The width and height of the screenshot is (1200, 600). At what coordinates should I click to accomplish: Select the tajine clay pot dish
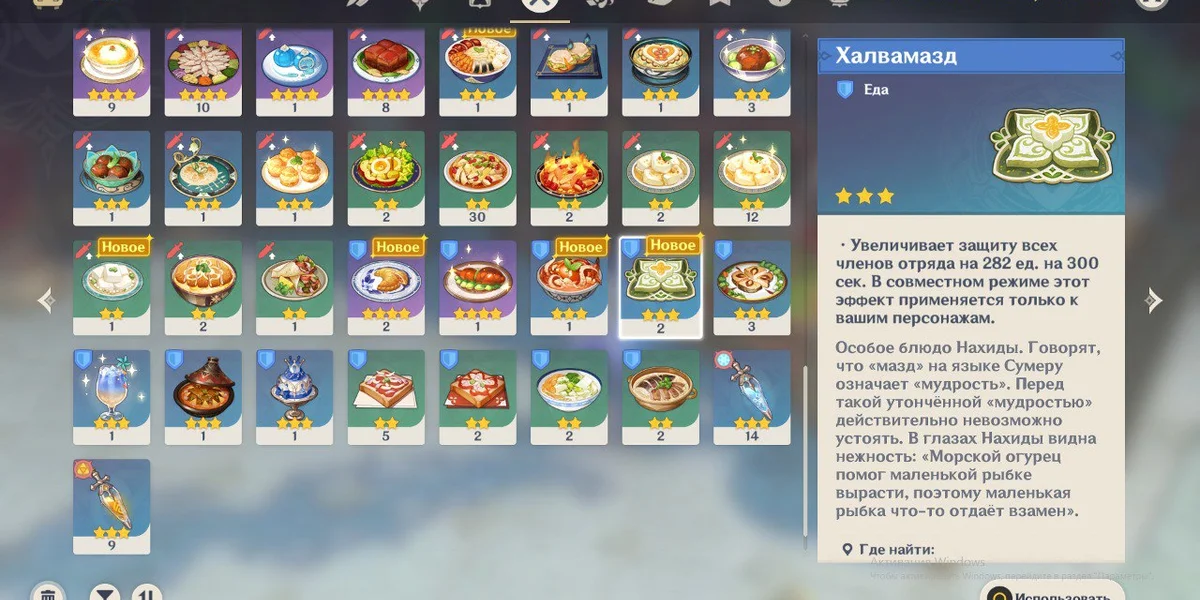pyautogui.click(x=203, y=395)
